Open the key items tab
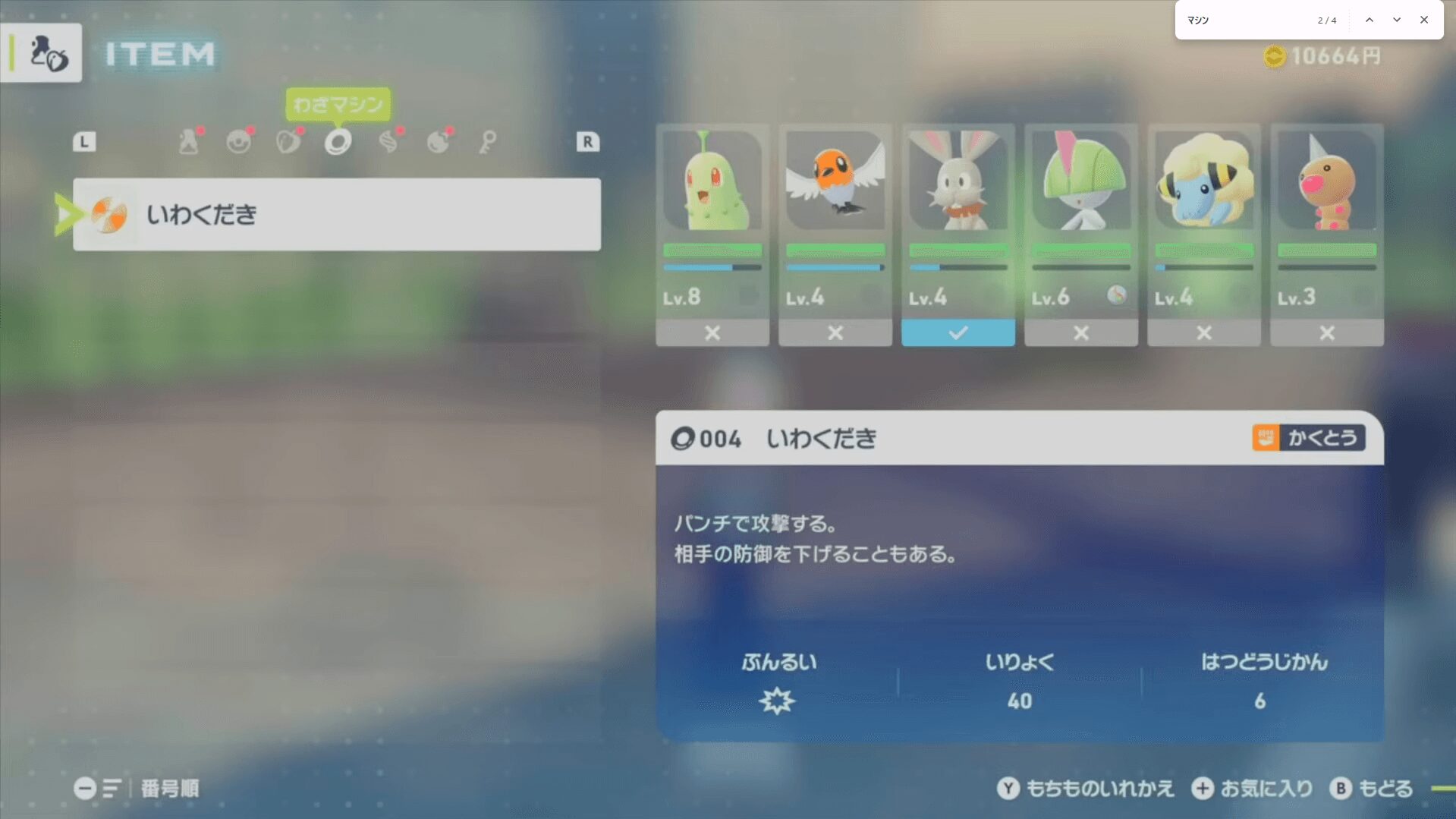 (488, 142)
